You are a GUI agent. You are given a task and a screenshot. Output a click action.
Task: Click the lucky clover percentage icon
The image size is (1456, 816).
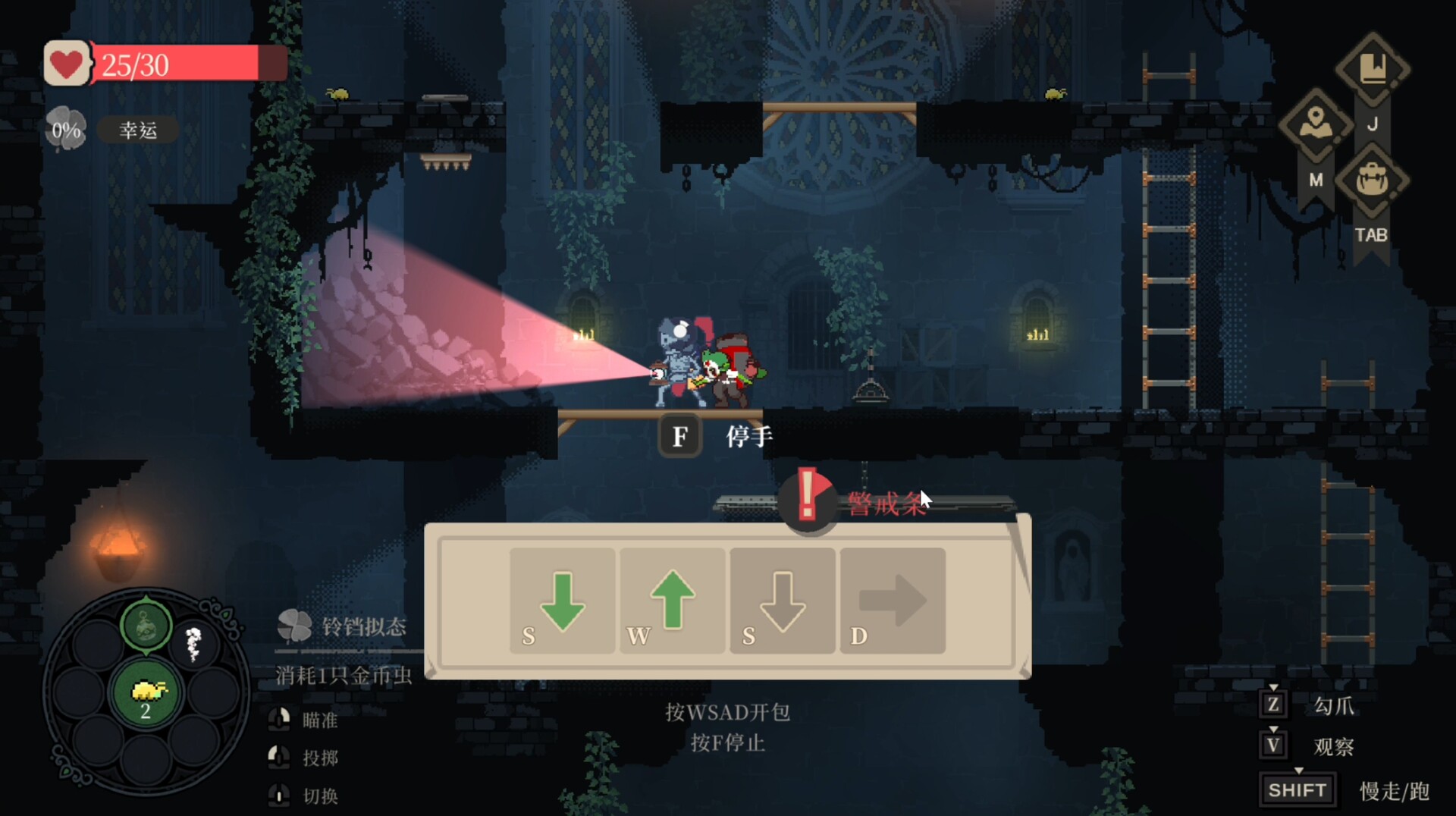point(66,130)
